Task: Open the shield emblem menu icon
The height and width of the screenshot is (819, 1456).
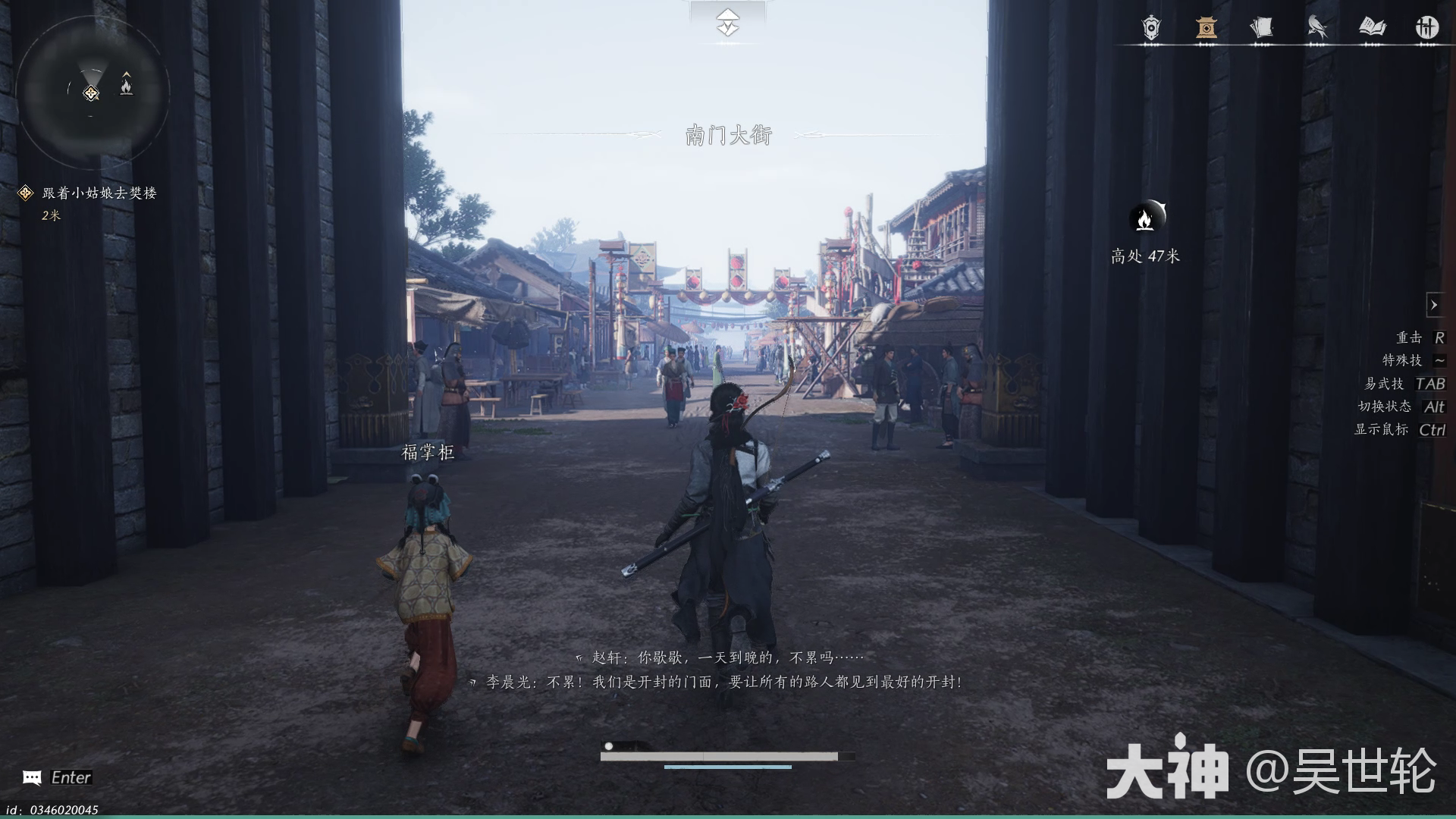Action: pos(1150,27)
